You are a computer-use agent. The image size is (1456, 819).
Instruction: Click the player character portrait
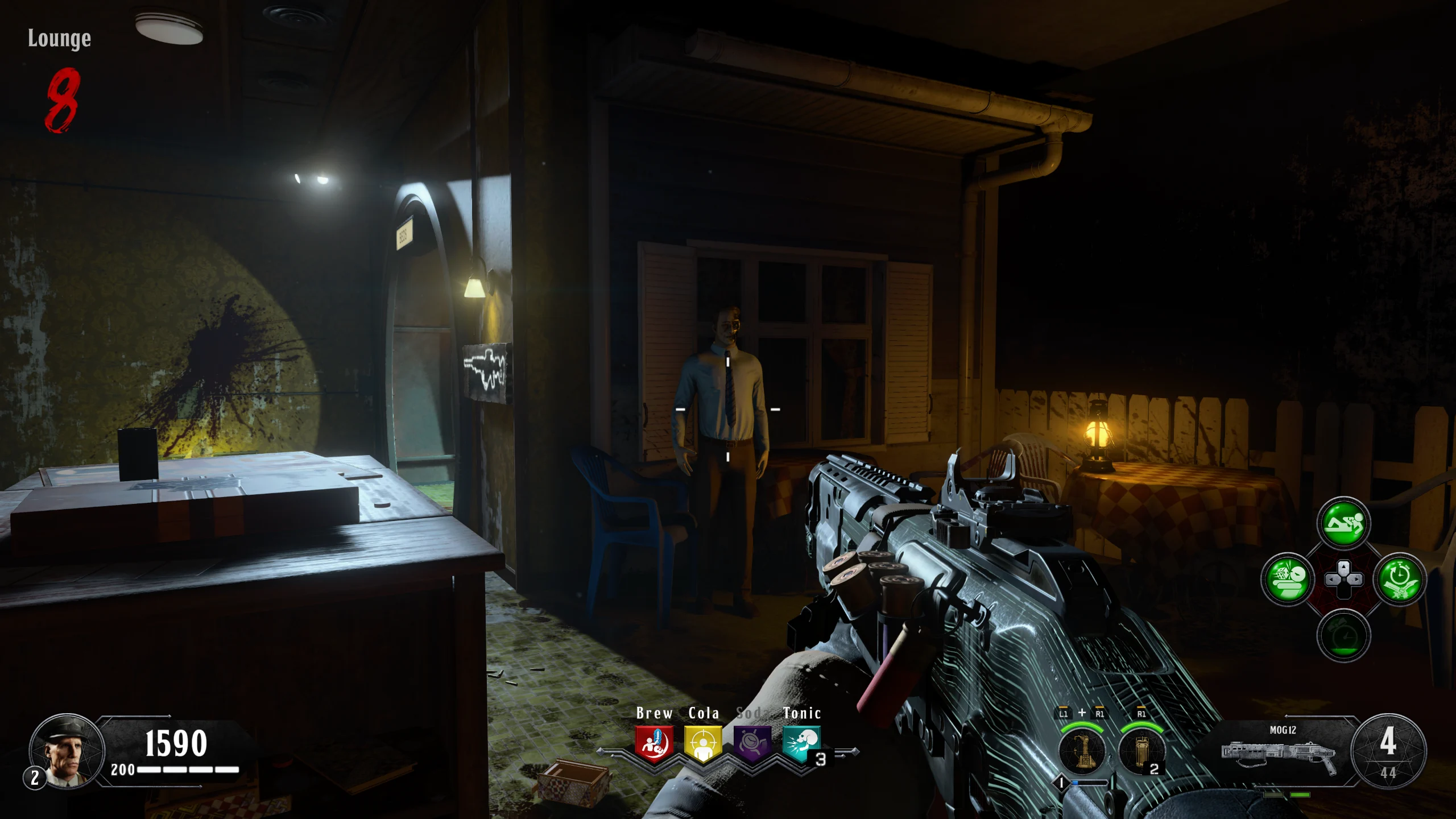point(67,751)
